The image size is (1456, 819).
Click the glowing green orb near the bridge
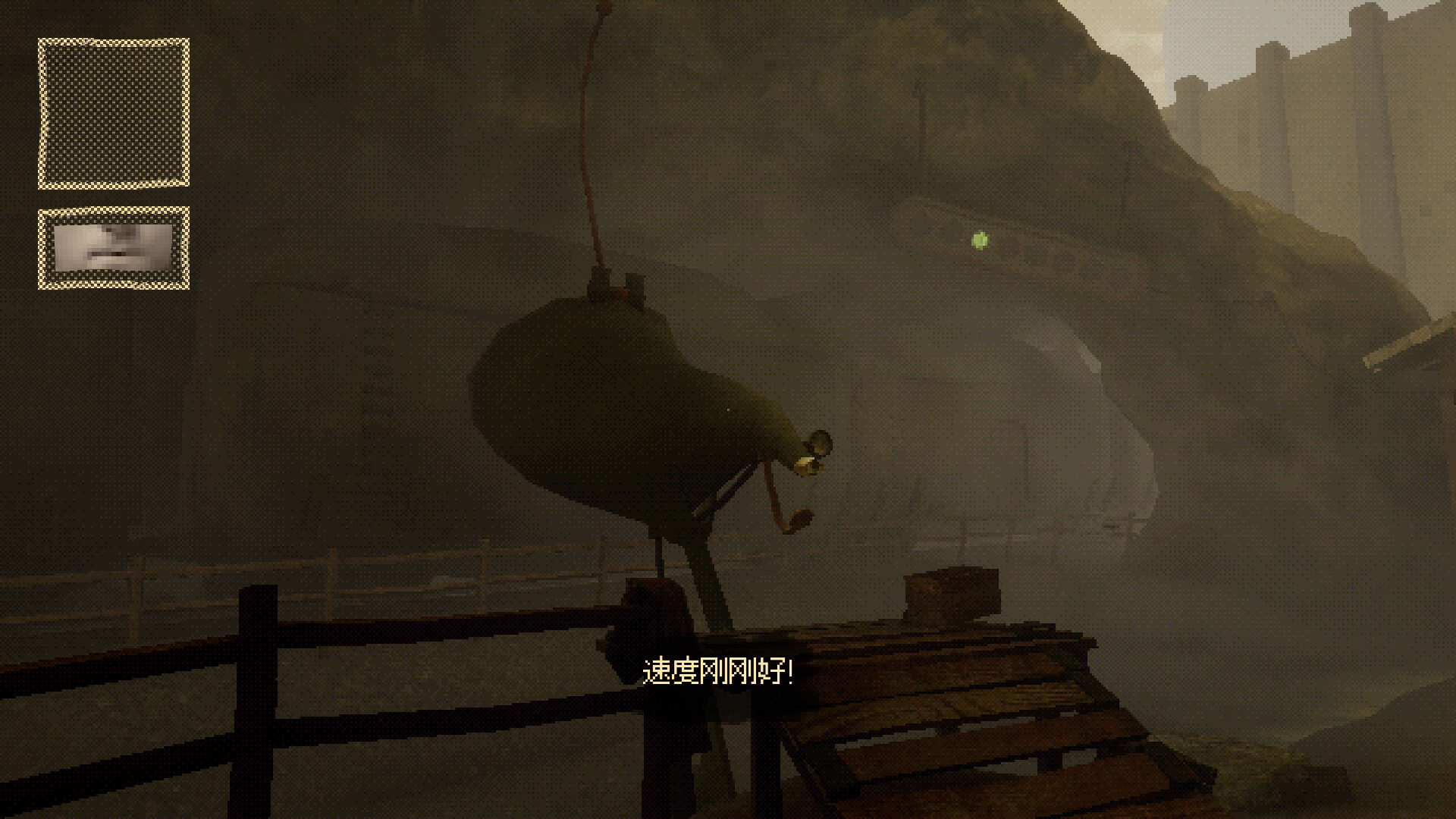pyautogui.click(x=977, y=240)
